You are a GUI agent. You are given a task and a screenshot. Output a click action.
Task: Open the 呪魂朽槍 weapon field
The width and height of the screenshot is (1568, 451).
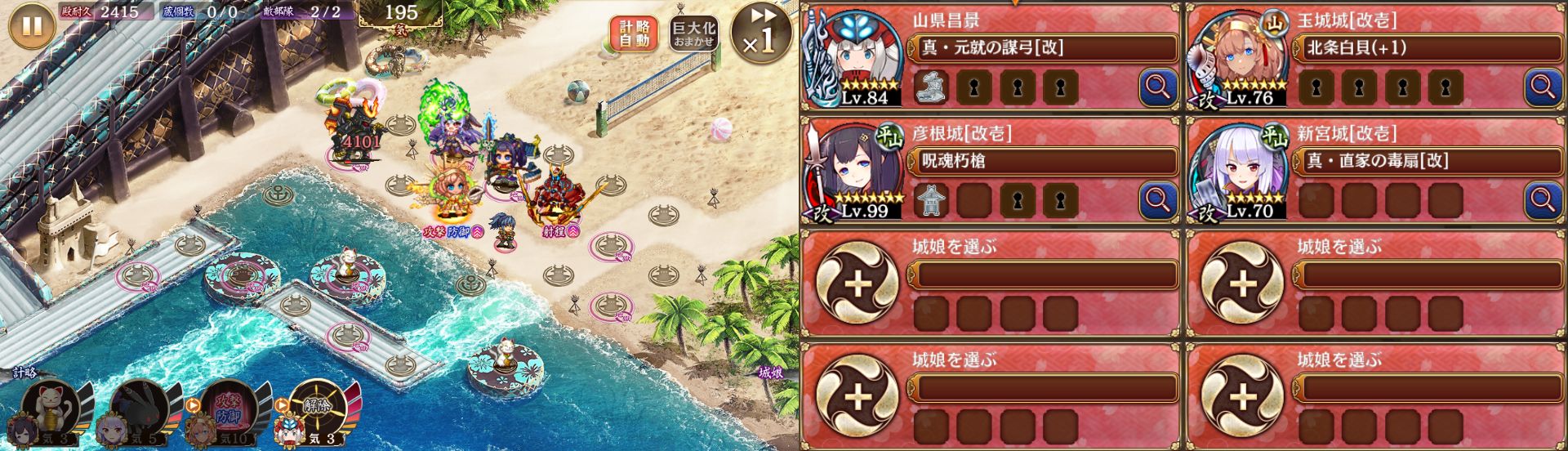pos(1044,162)
